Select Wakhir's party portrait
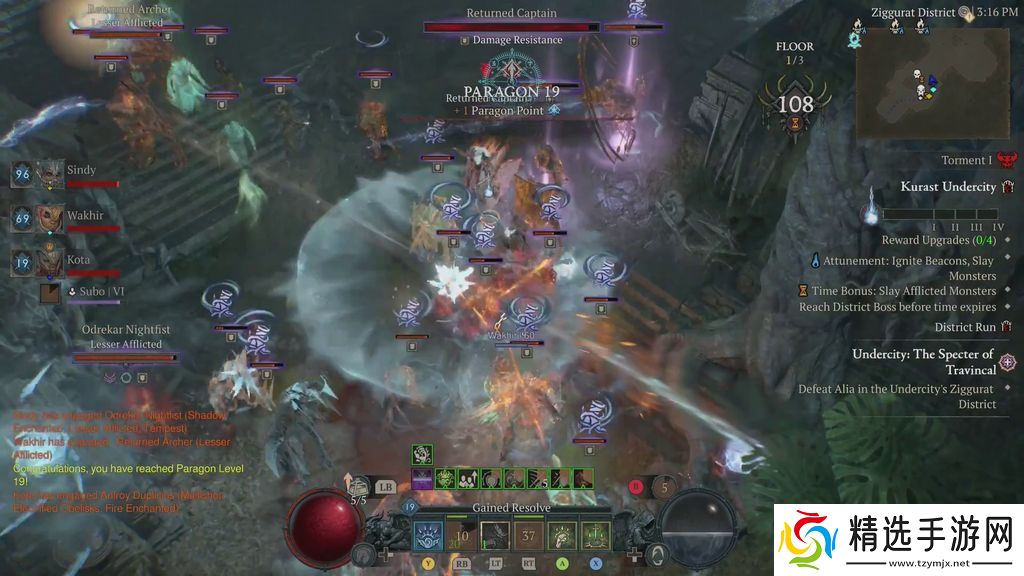Viewport: 1024px width, 576px height. pos(50,218)
